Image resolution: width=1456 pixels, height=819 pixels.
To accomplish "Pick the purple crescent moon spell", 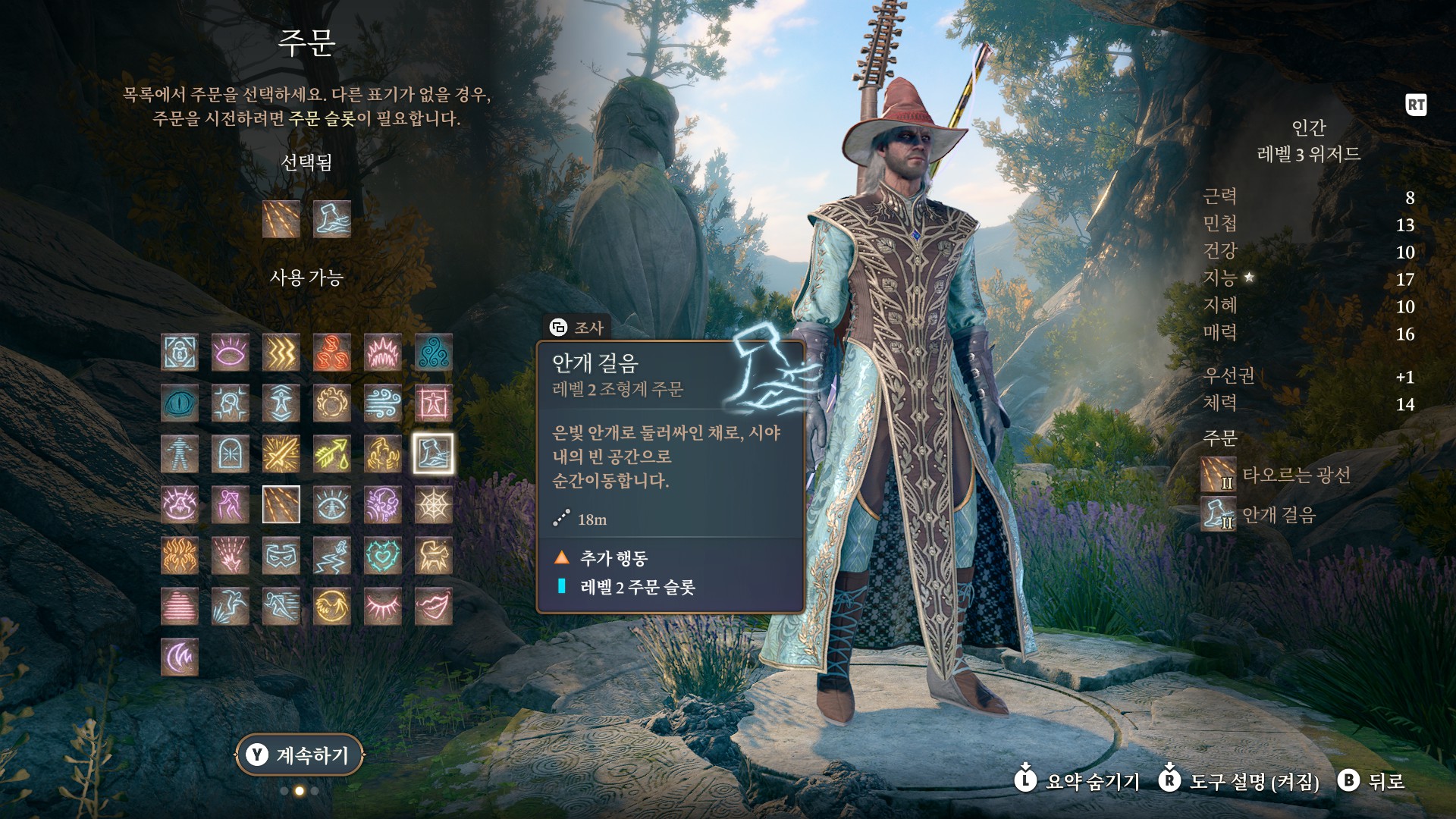I will [180, 657].
